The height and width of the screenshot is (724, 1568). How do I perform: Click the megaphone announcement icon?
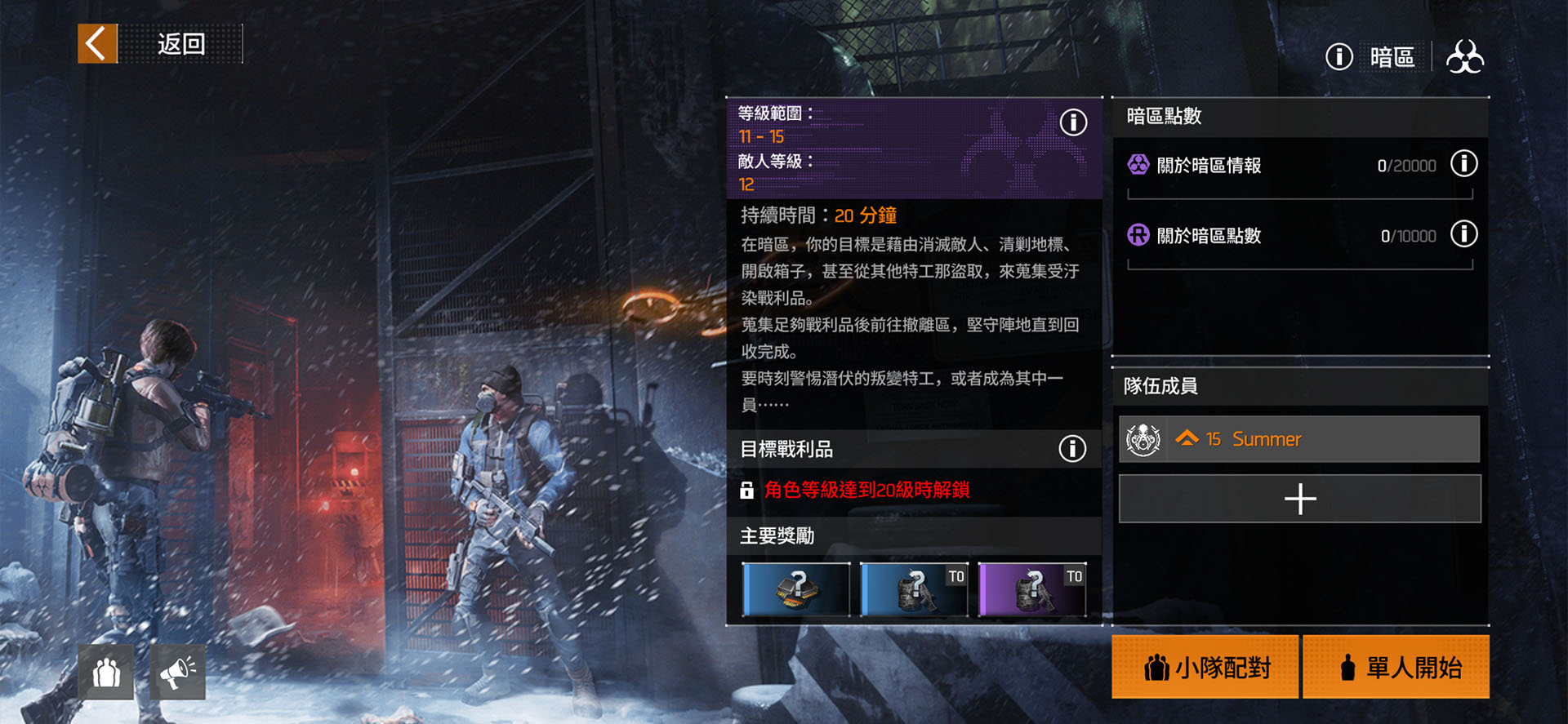(177, 673)
